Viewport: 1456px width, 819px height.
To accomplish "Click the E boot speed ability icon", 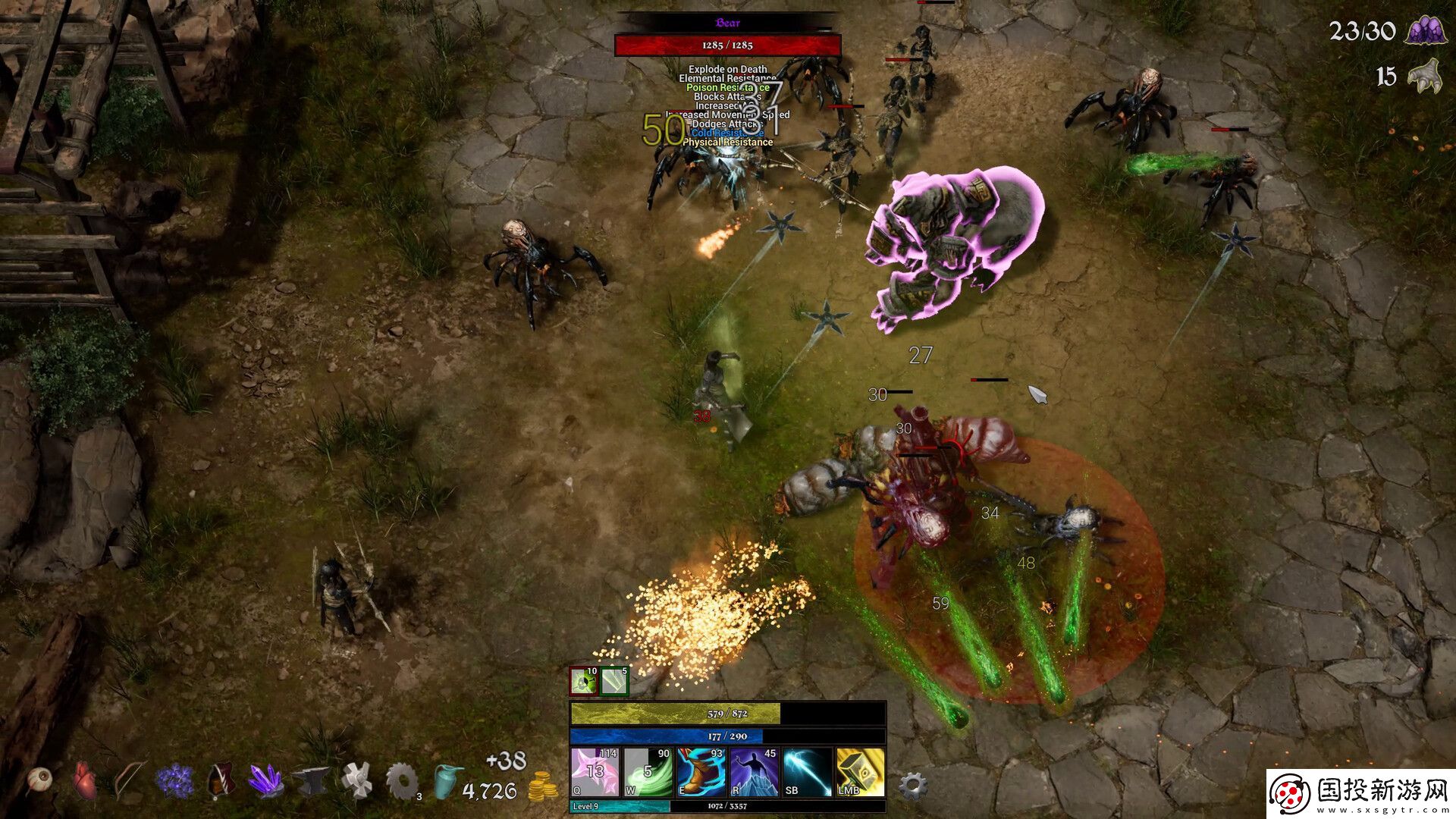I will [x=700, y=773].
